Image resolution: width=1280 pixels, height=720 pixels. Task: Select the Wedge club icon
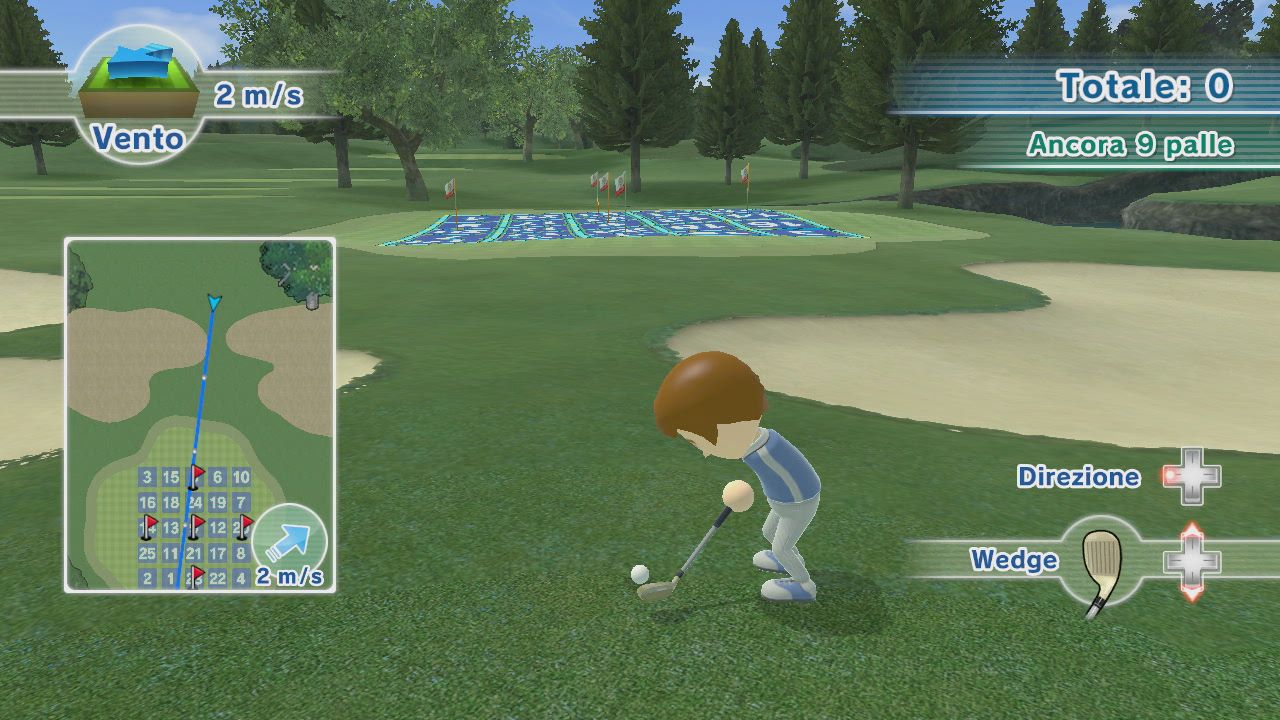pyautogui.click(x=1102, y=564)
